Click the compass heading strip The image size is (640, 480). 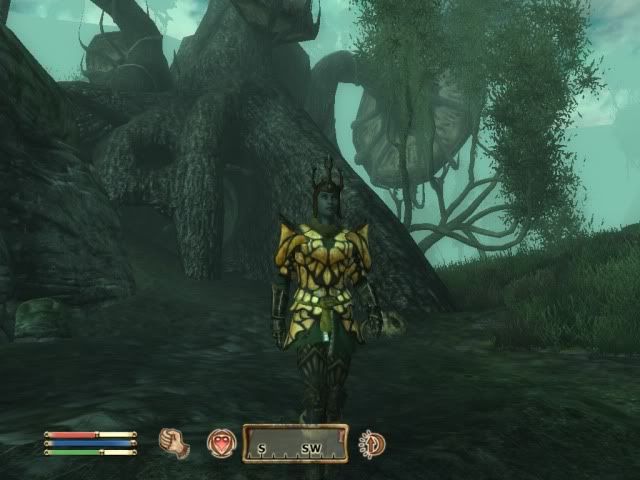[x=295, y=443]
